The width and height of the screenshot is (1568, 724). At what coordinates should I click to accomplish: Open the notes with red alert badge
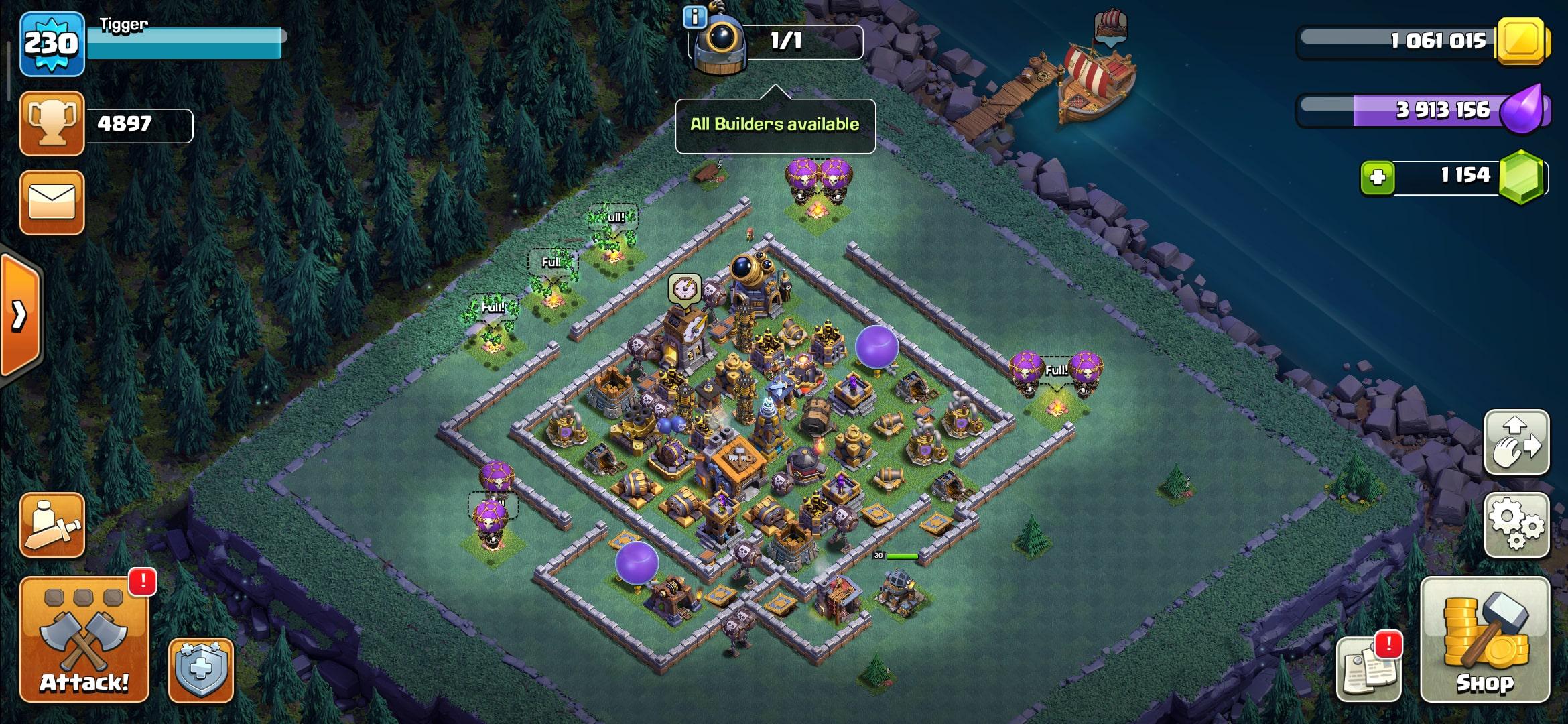[1368, 668]
